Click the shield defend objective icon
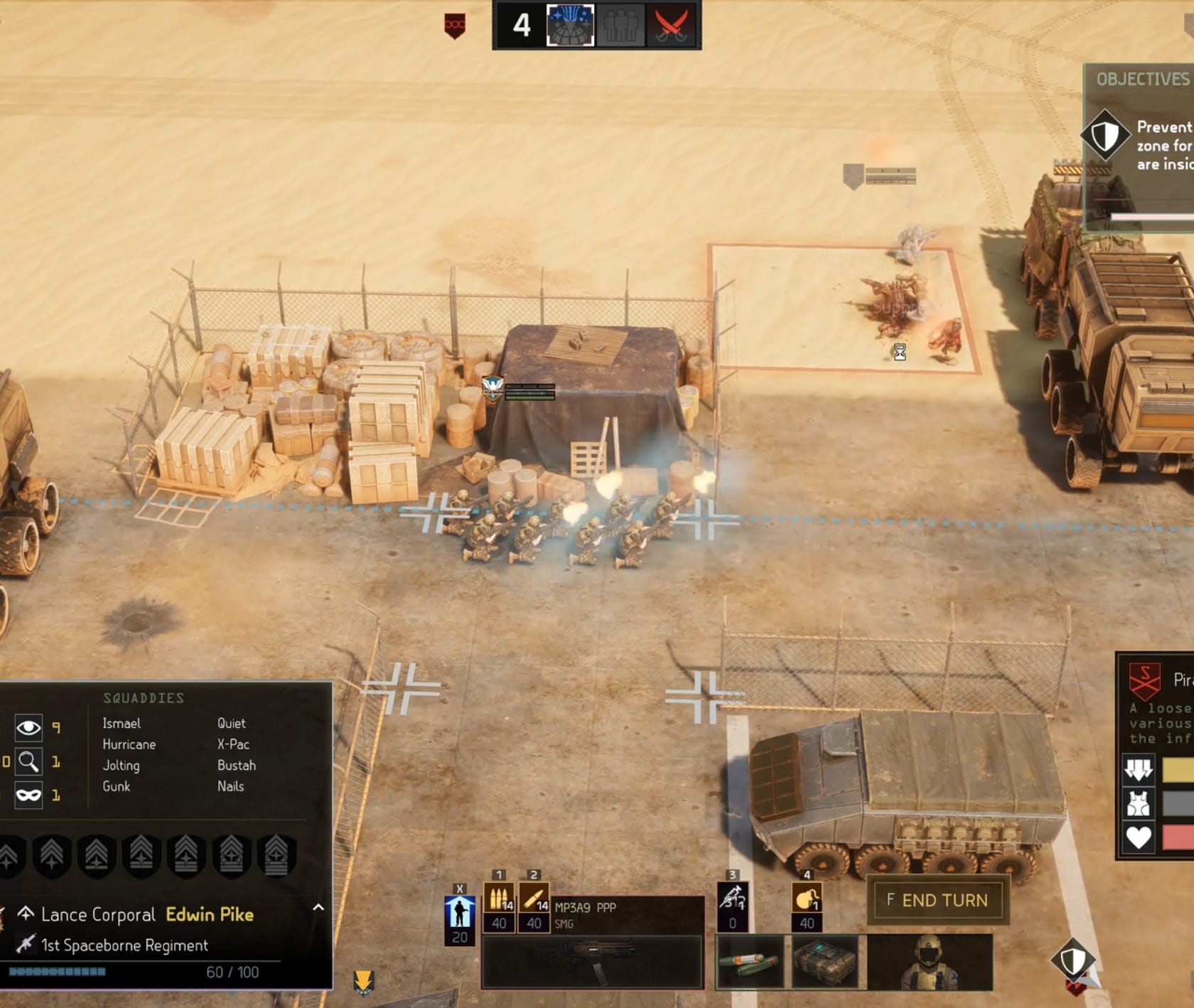 click(1105, 134)
